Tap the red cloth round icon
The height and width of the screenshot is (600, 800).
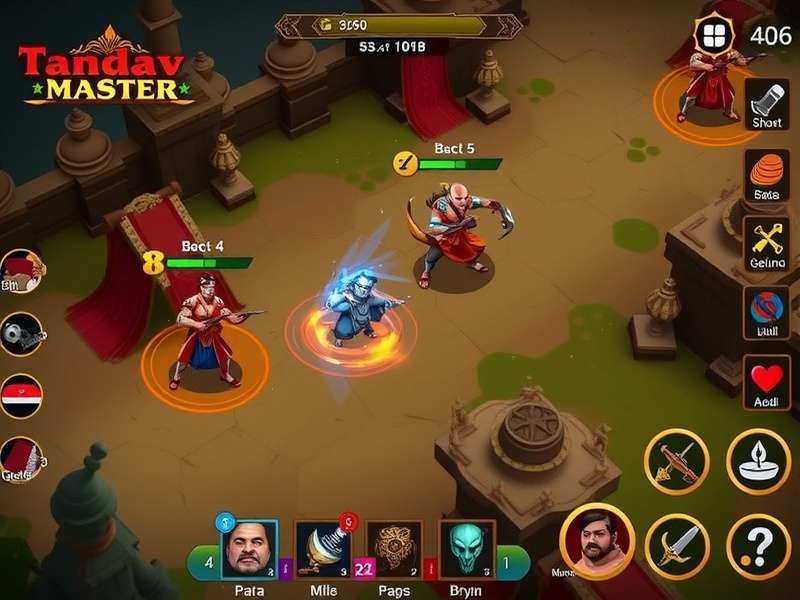click(x=21, y=460)
